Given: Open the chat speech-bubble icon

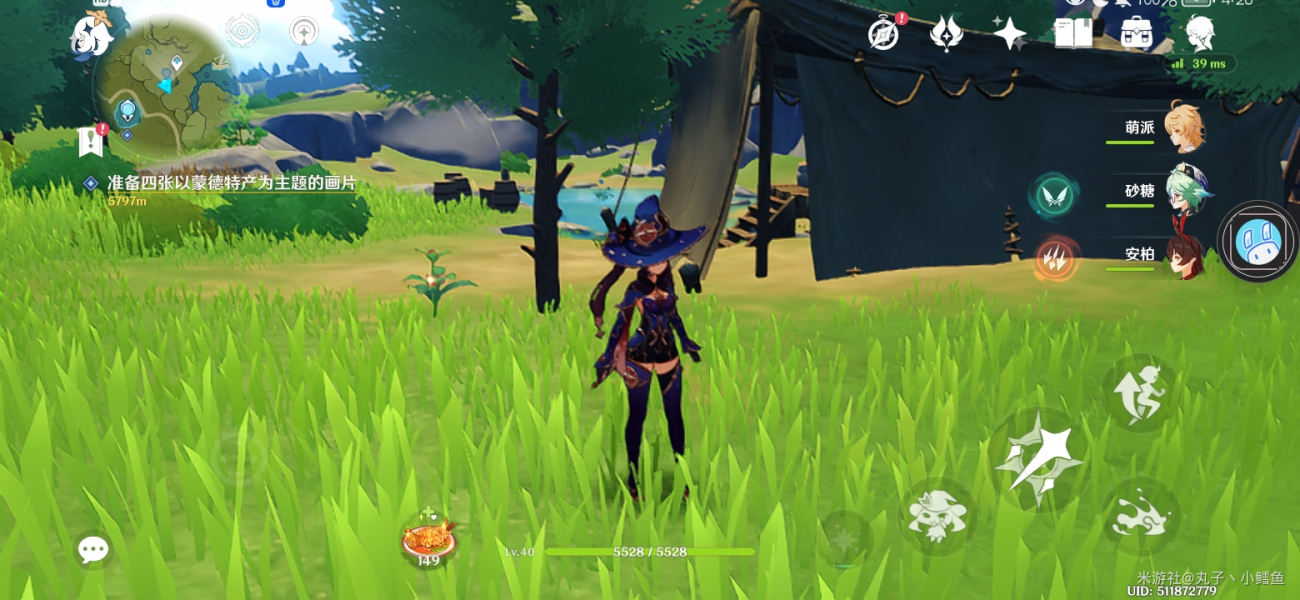Looking at the screenshot, I should 93,548.
